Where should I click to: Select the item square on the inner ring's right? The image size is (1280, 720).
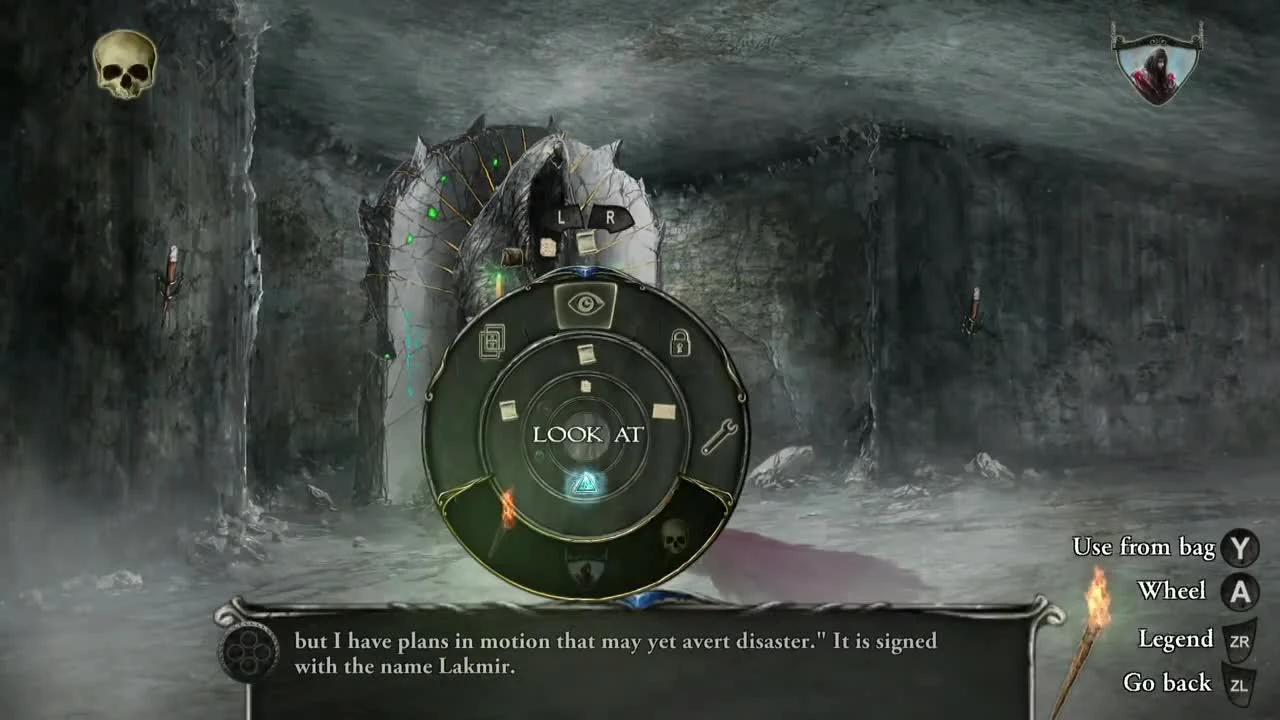point(662,410)
